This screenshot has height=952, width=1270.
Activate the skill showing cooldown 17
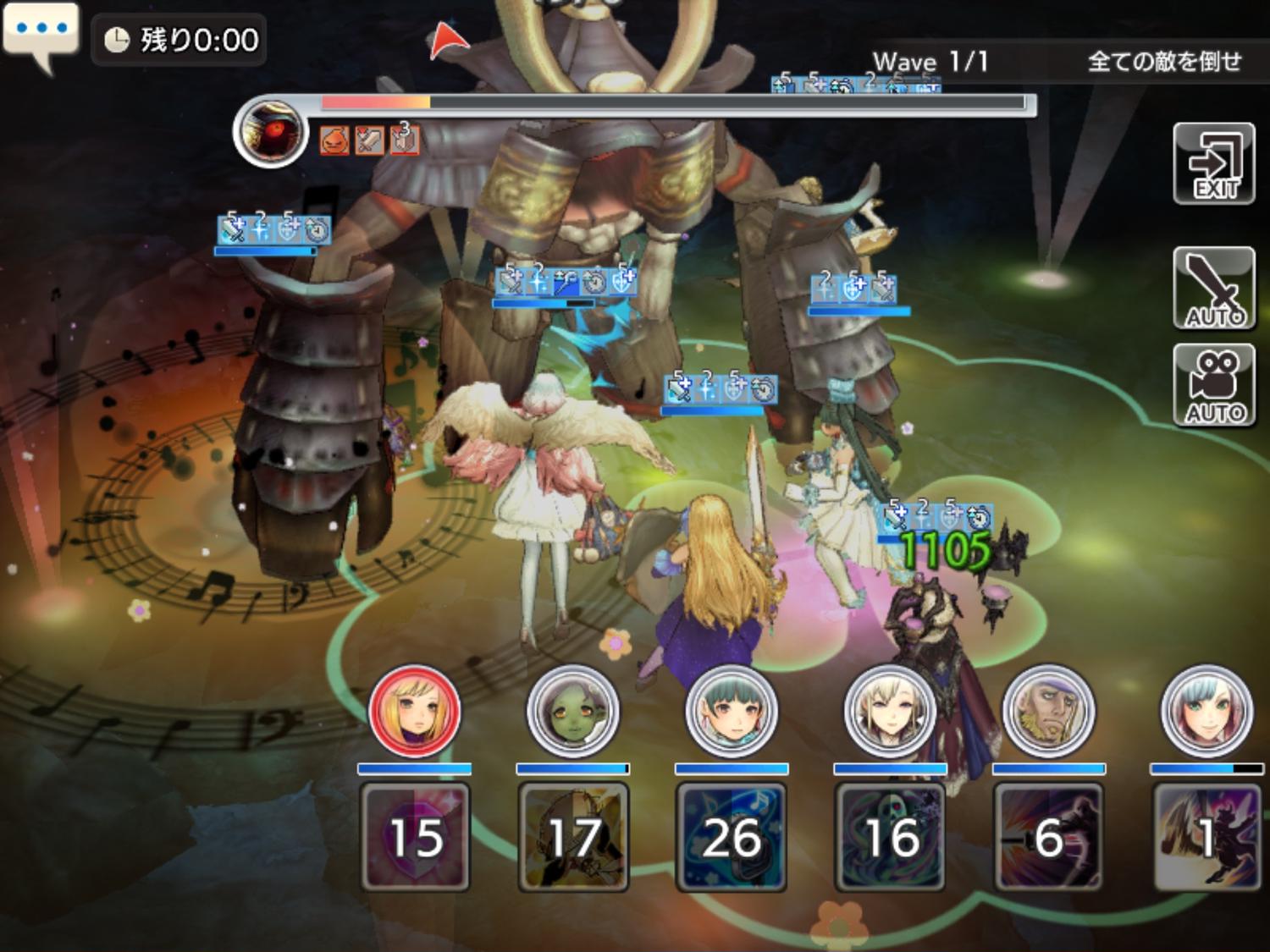click(x=573, y=837)
